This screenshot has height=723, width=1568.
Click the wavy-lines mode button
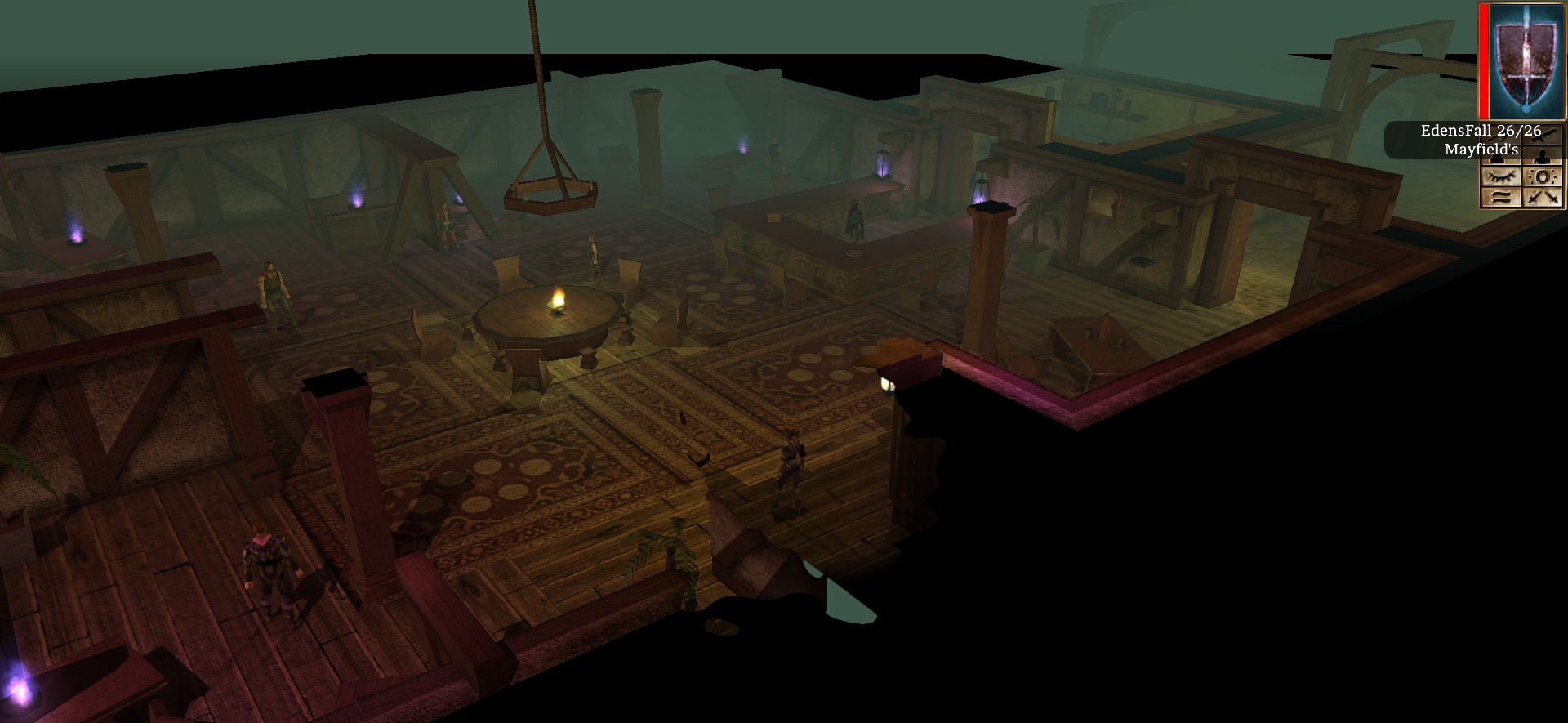tap(1500, 197)
